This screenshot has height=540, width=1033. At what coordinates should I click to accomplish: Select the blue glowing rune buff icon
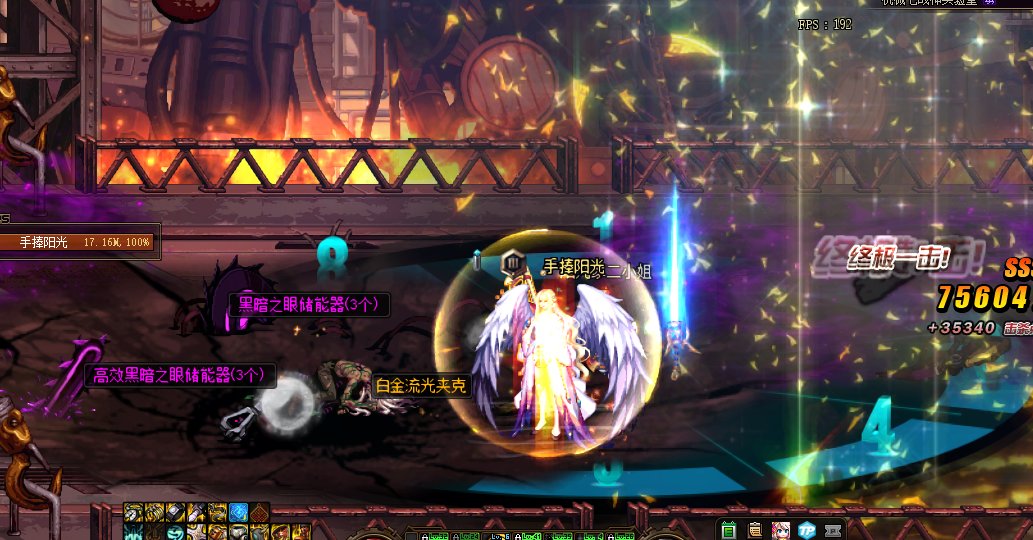pyautogui.click(x=239, y=512)
